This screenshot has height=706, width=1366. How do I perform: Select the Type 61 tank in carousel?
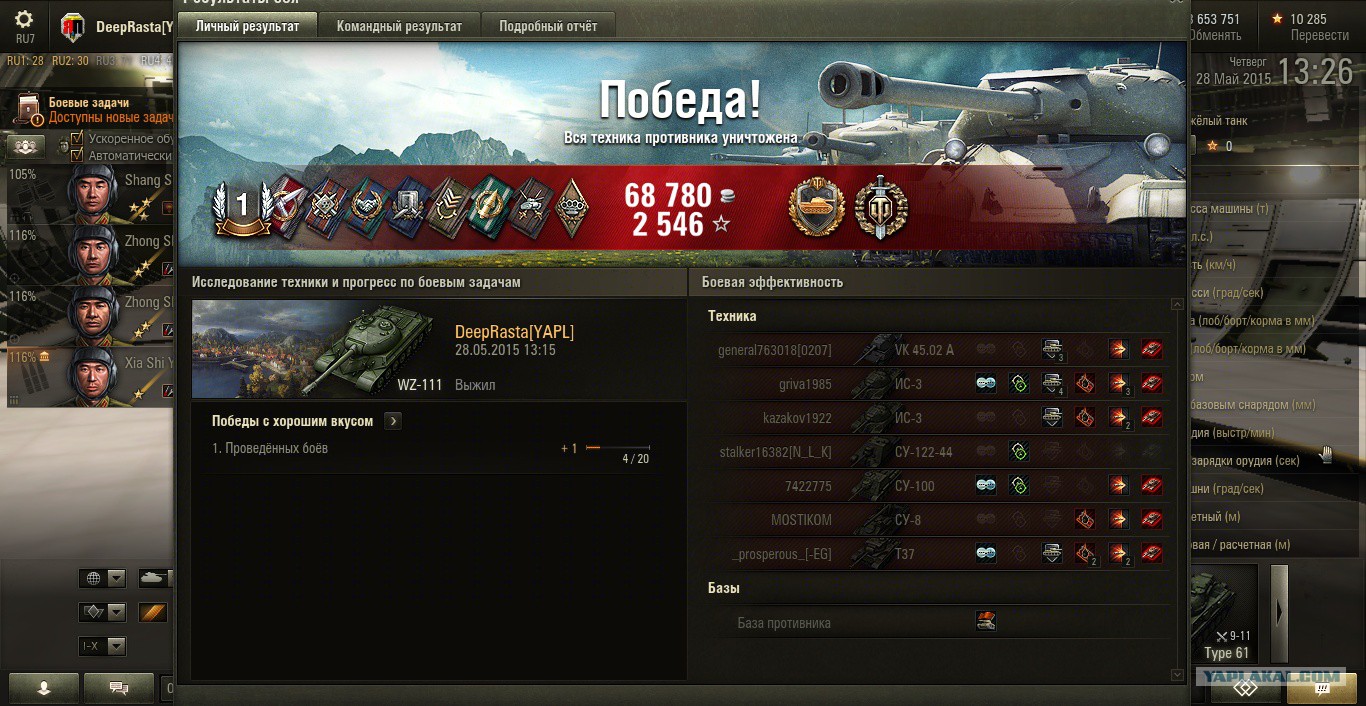point(1225,617)
